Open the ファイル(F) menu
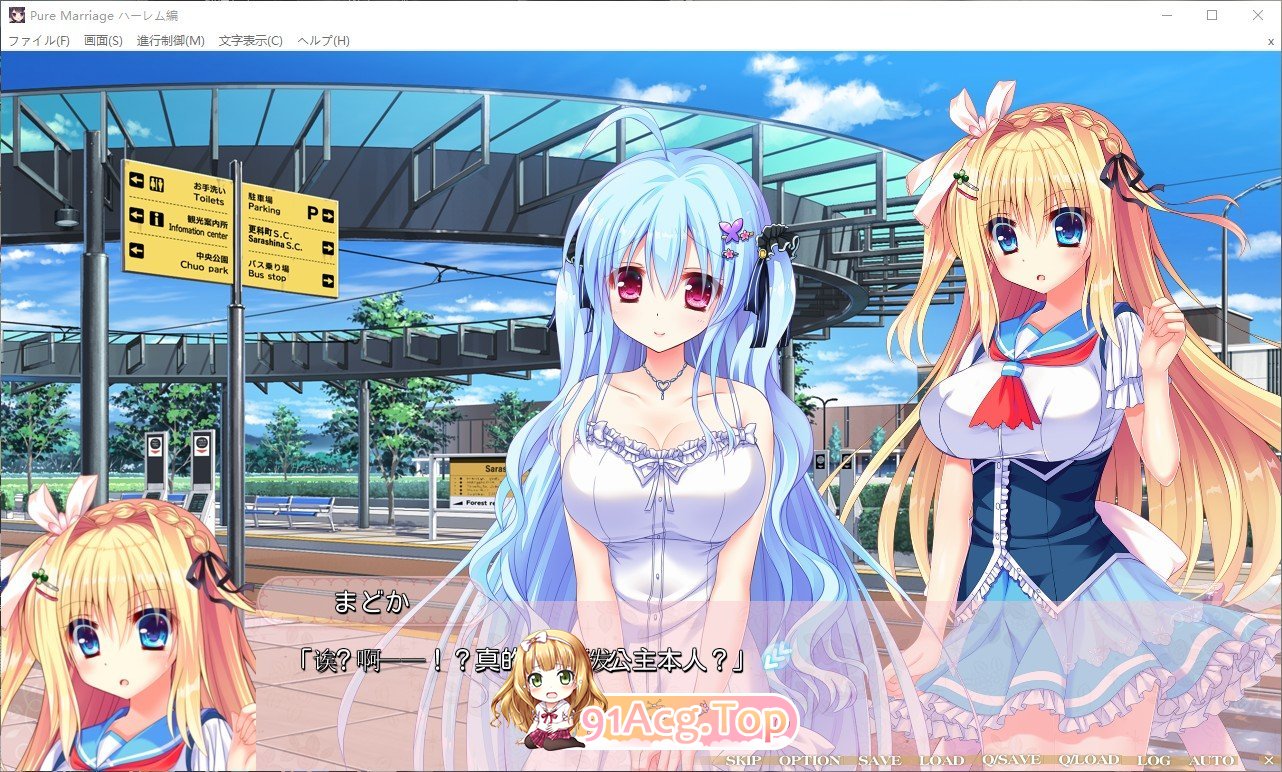 pos(40,41)
